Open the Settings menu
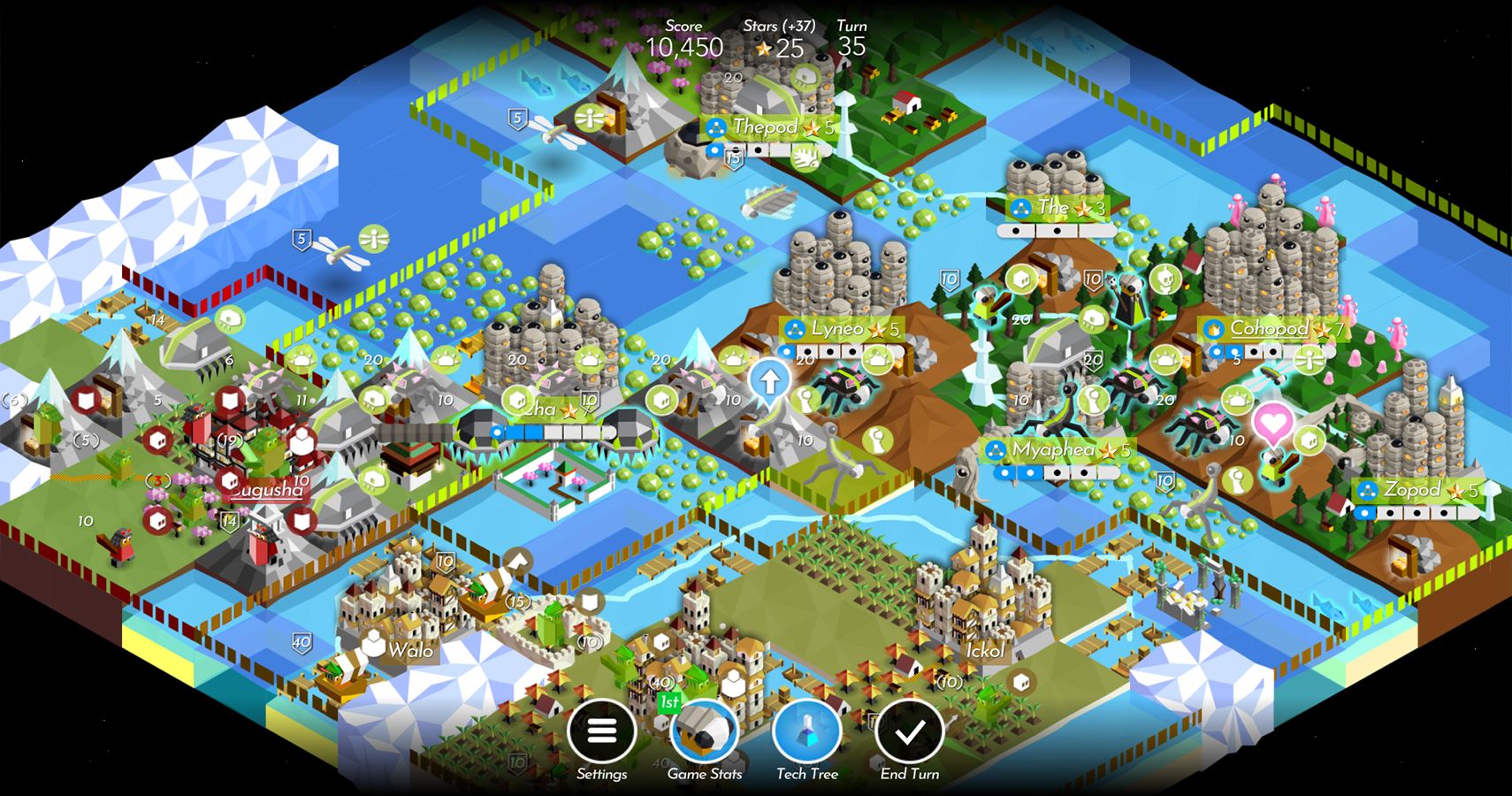The width and height of the screenshot is (1512, 796). [x=602, y=733]
